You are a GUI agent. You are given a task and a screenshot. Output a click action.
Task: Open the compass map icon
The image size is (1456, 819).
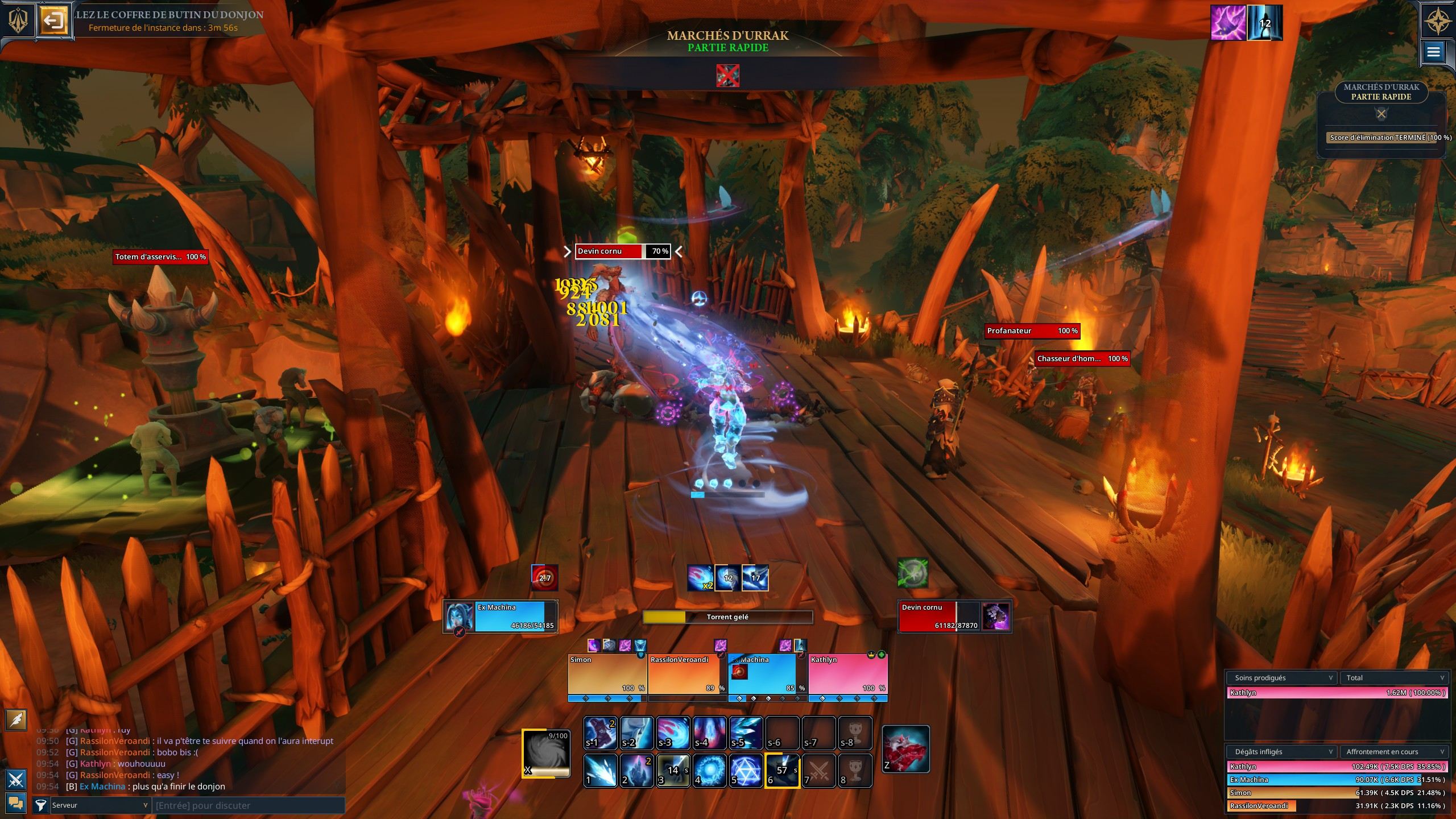(1437, 21)
